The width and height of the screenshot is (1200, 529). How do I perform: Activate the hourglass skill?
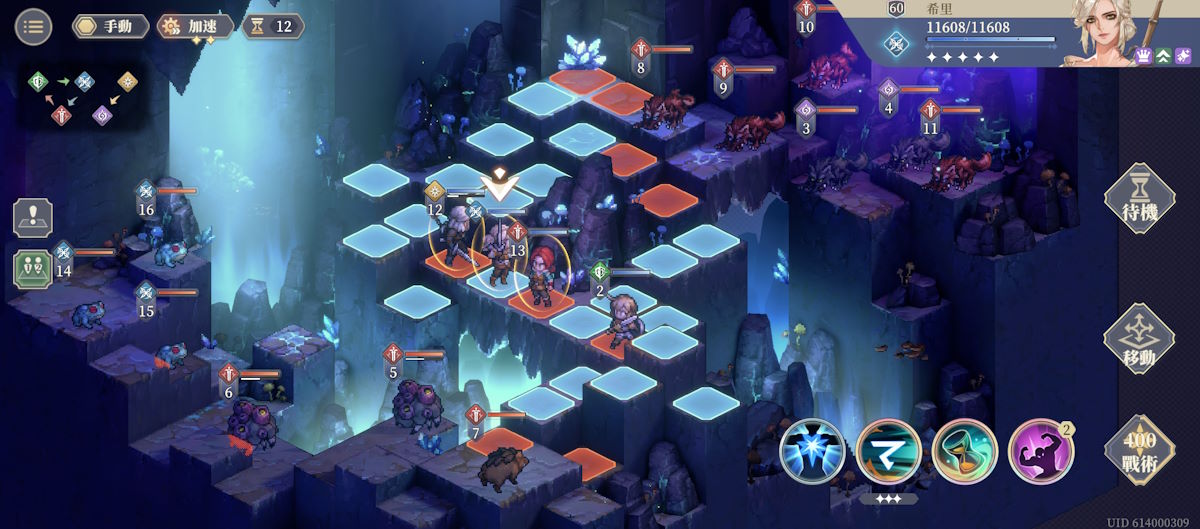click(964, 452)
